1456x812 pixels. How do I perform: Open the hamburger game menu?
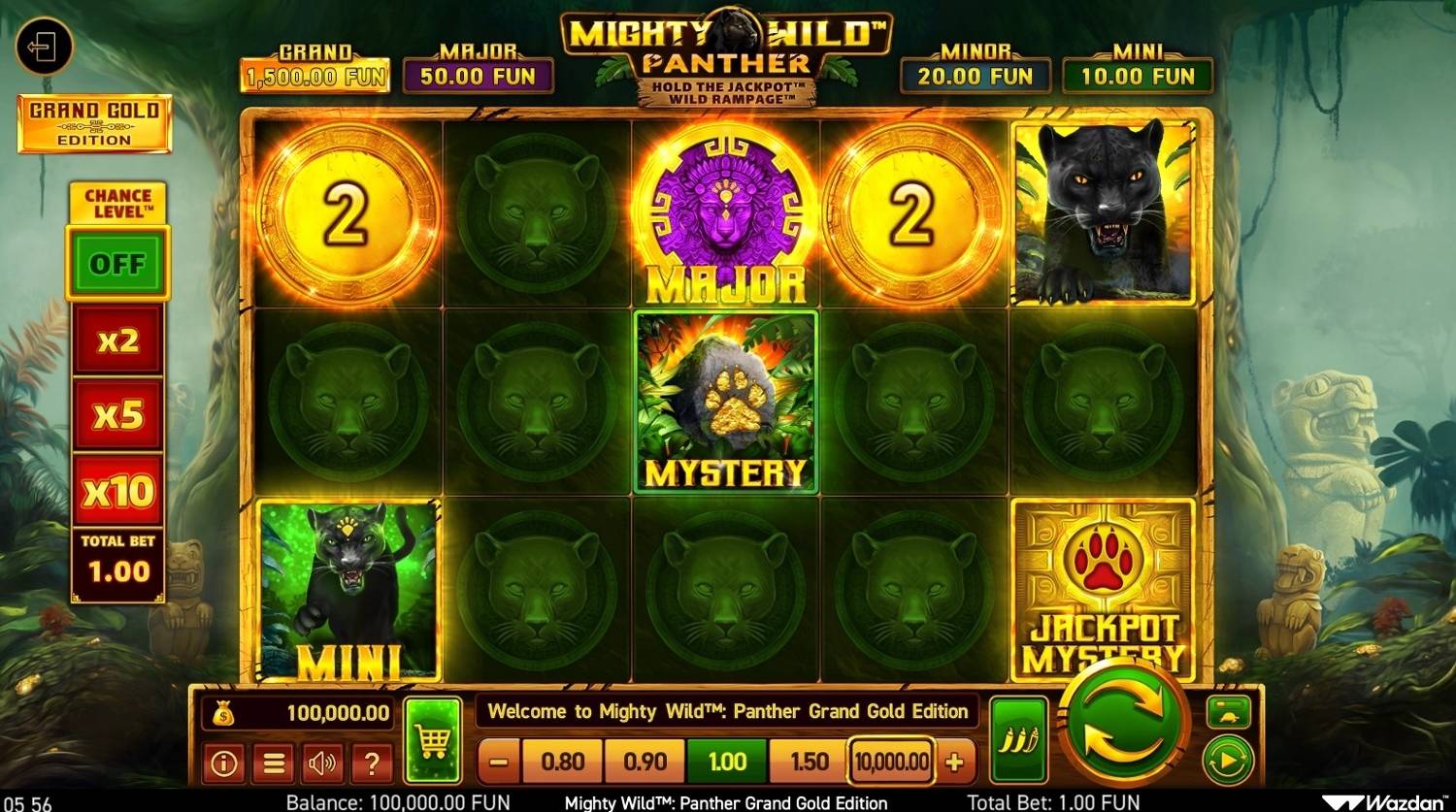coord(274,764)
